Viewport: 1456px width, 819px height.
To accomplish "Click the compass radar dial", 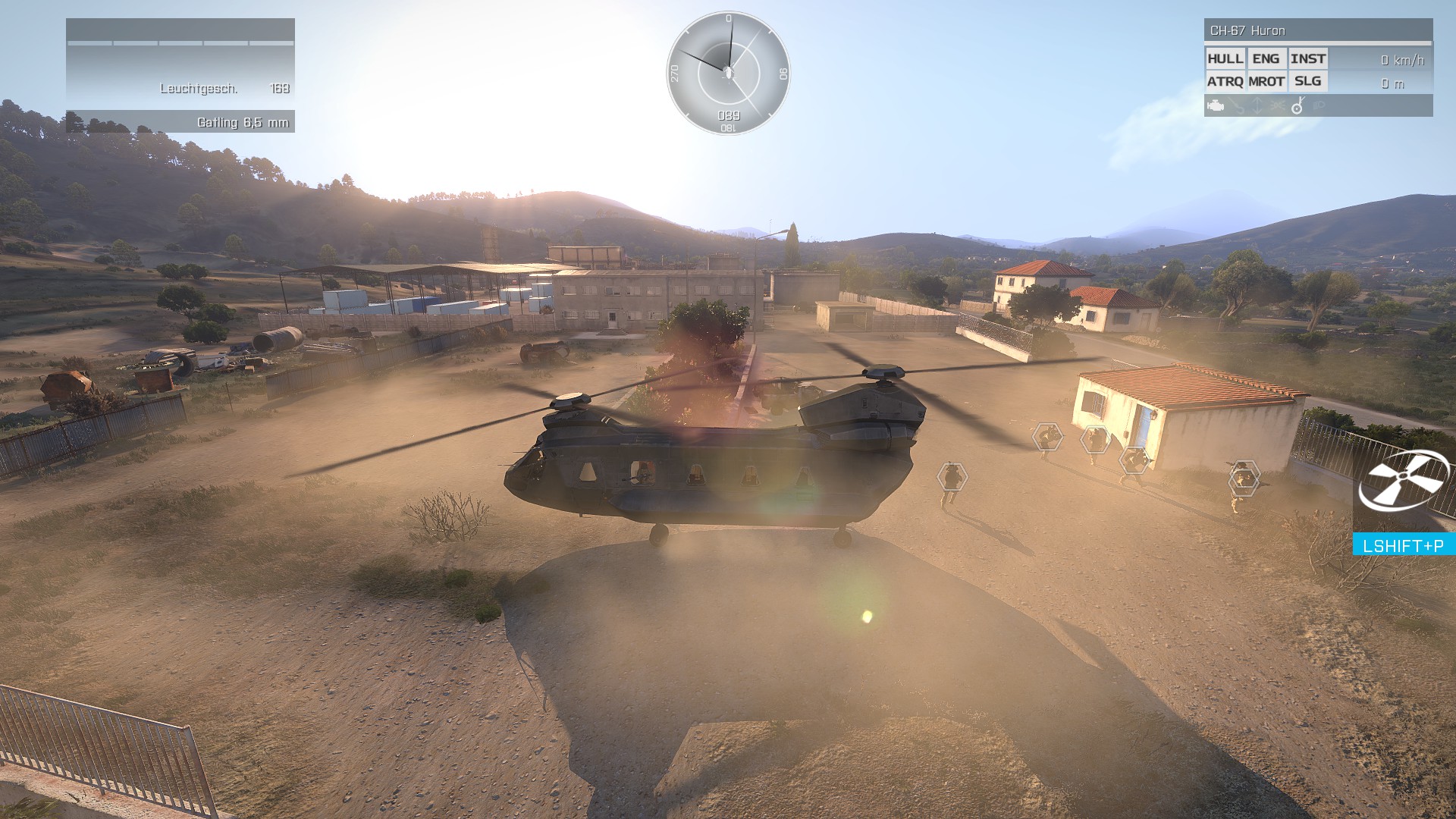I will pyautogui.click(x=728, y=73).
